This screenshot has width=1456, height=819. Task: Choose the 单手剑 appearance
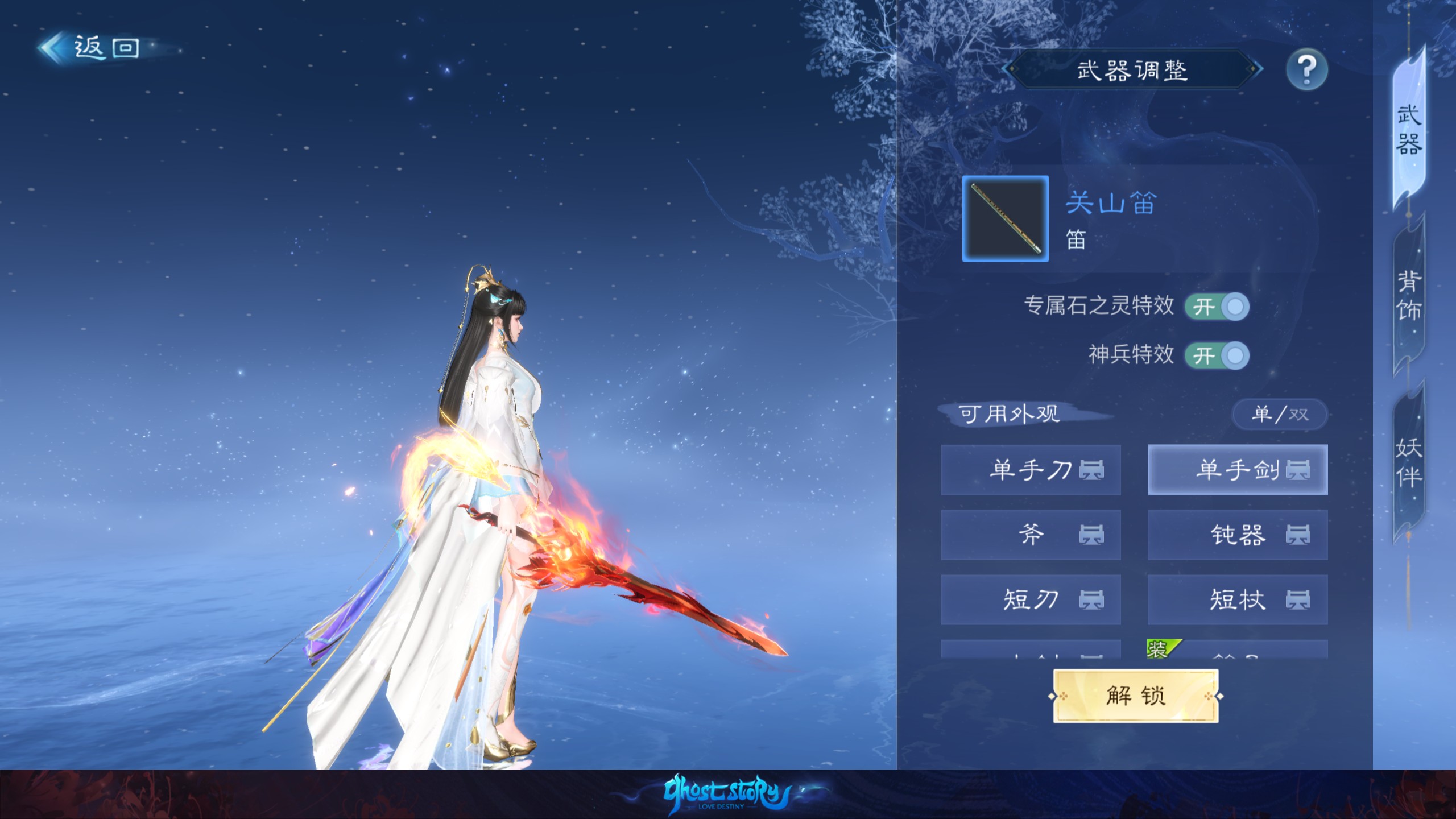(x=1237, y=470)
